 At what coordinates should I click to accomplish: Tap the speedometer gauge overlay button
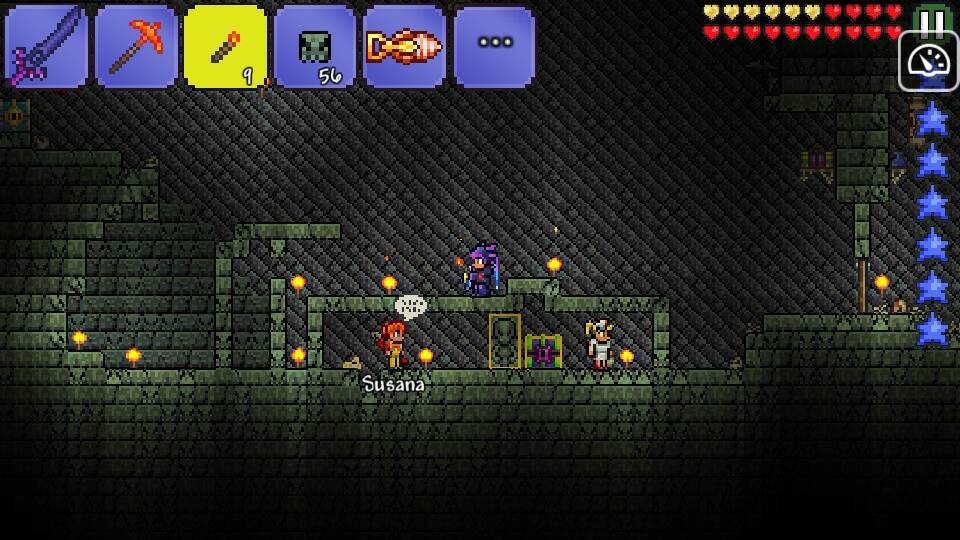coord(928,61)
